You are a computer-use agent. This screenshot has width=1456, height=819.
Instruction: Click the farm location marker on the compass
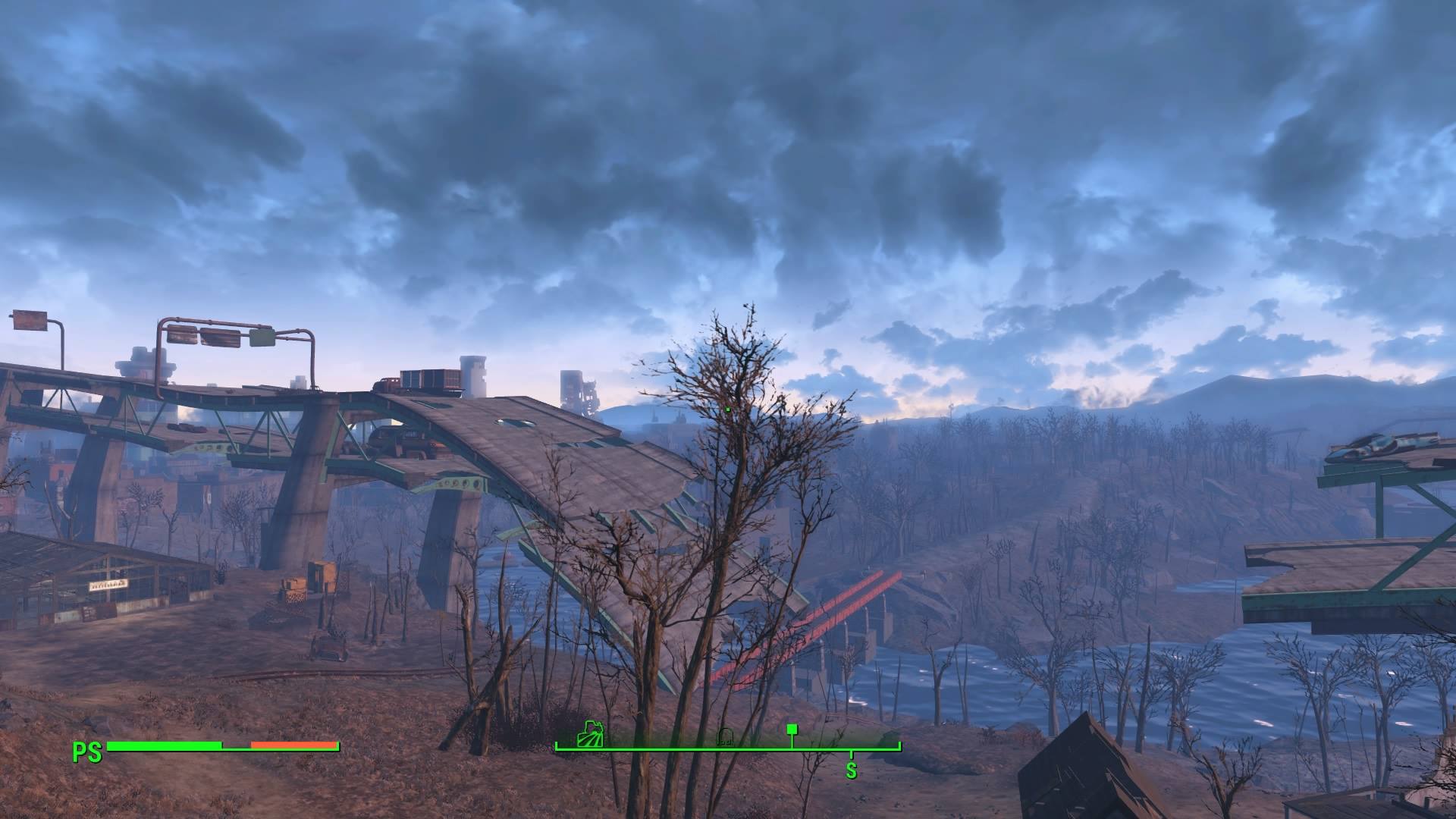(591, 737)
